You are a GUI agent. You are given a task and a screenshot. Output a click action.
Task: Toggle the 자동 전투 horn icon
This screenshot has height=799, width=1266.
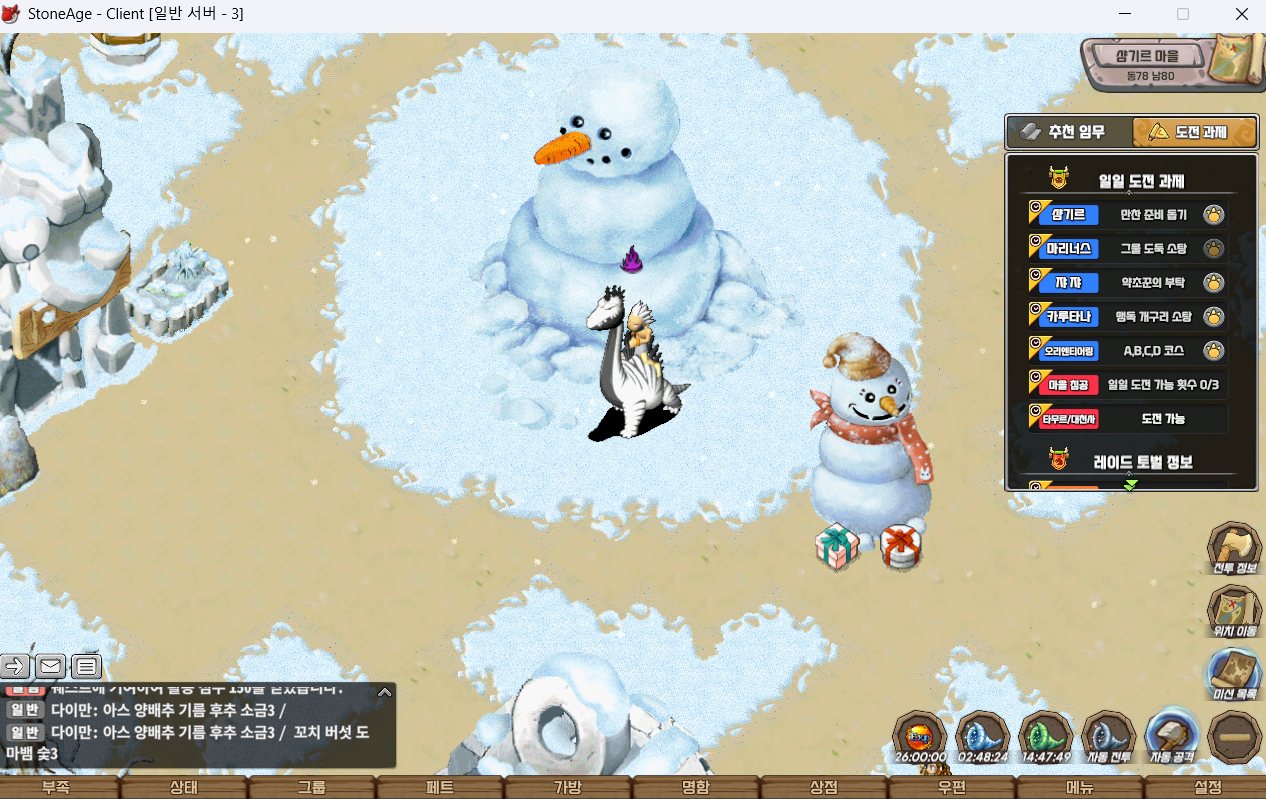[1108, 737]
